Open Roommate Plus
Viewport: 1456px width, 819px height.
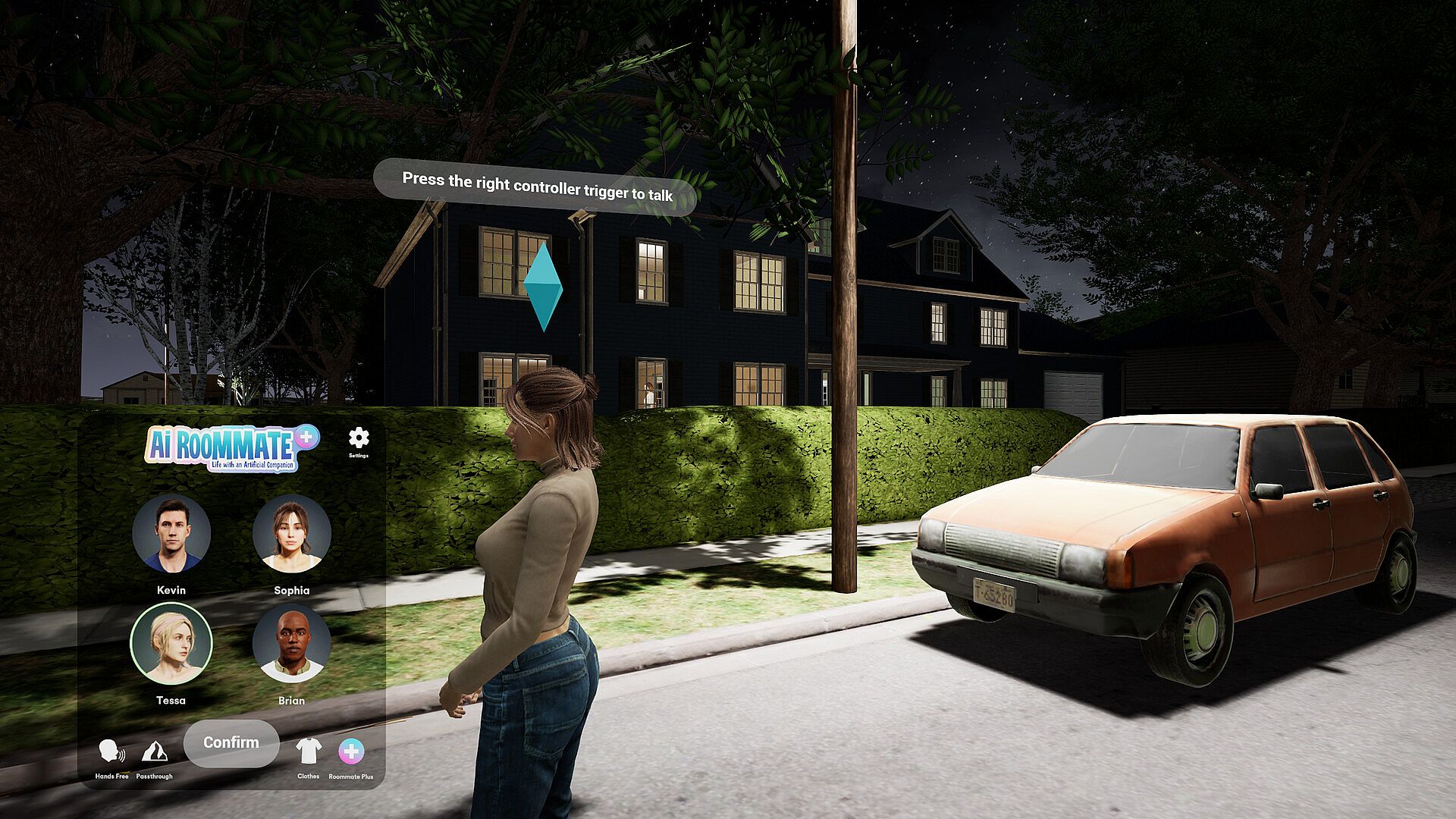tap(350, 752)
